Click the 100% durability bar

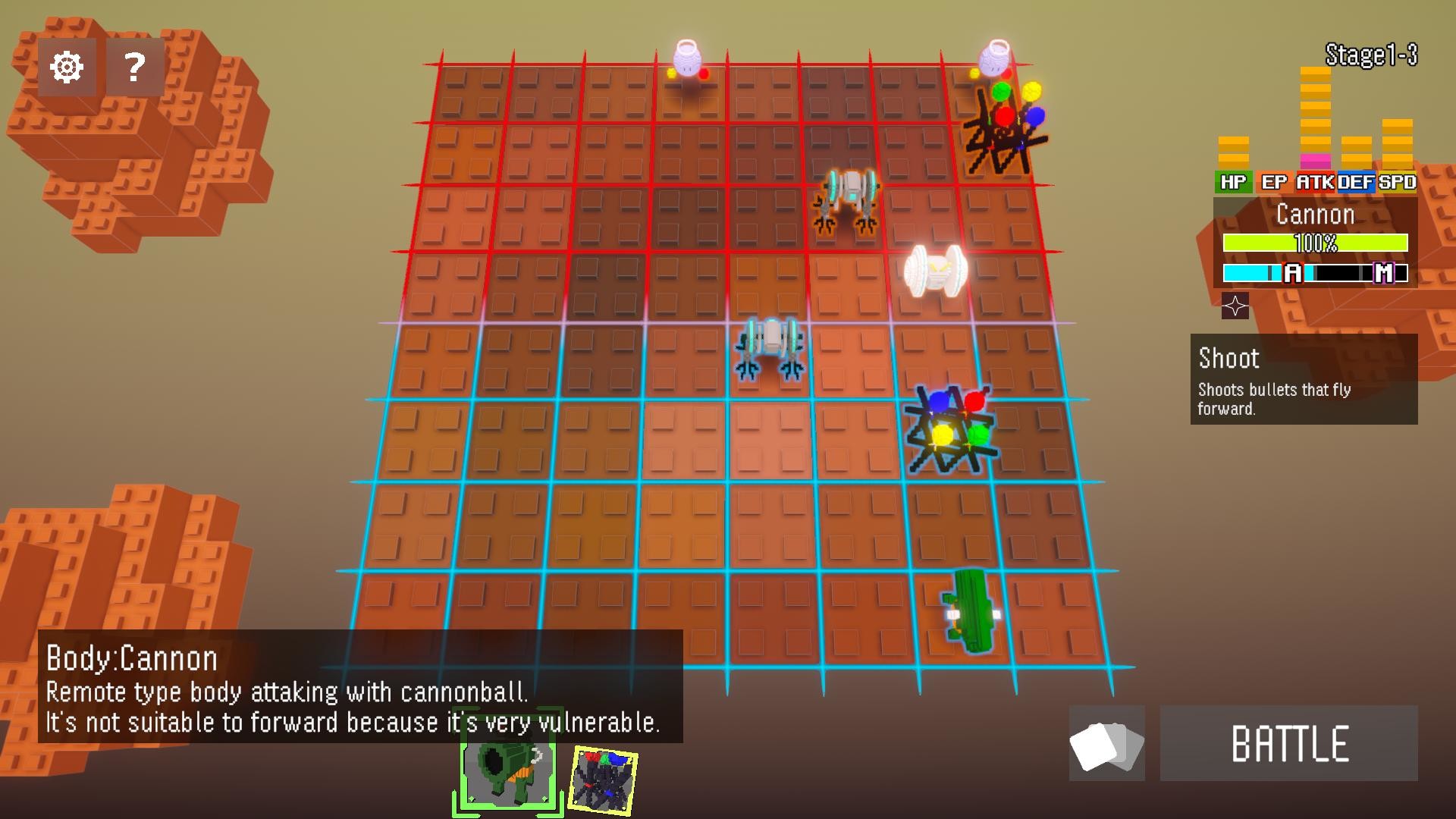(1316, 243)
